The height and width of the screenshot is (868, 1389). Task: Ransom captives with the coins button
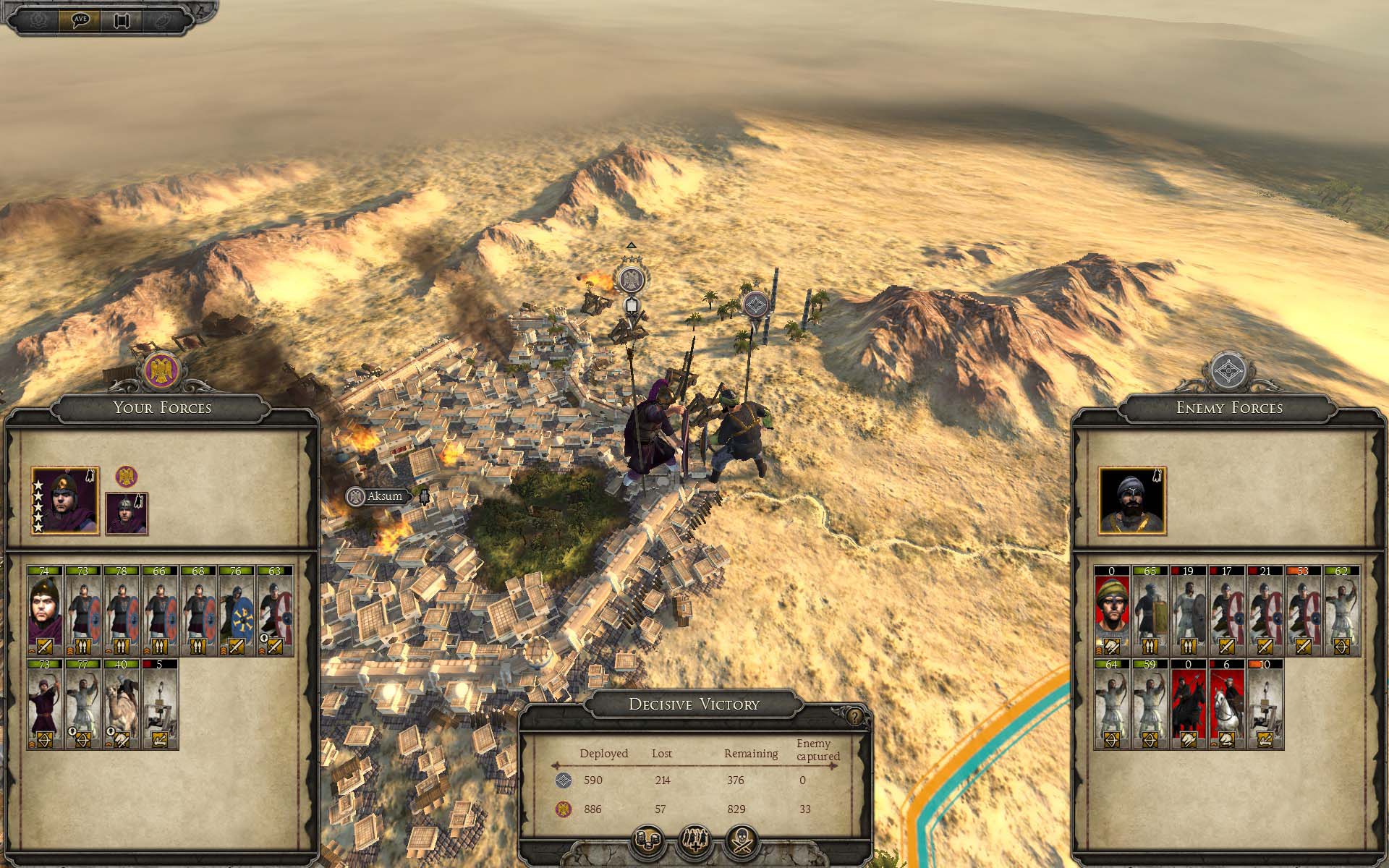point(648,841)
